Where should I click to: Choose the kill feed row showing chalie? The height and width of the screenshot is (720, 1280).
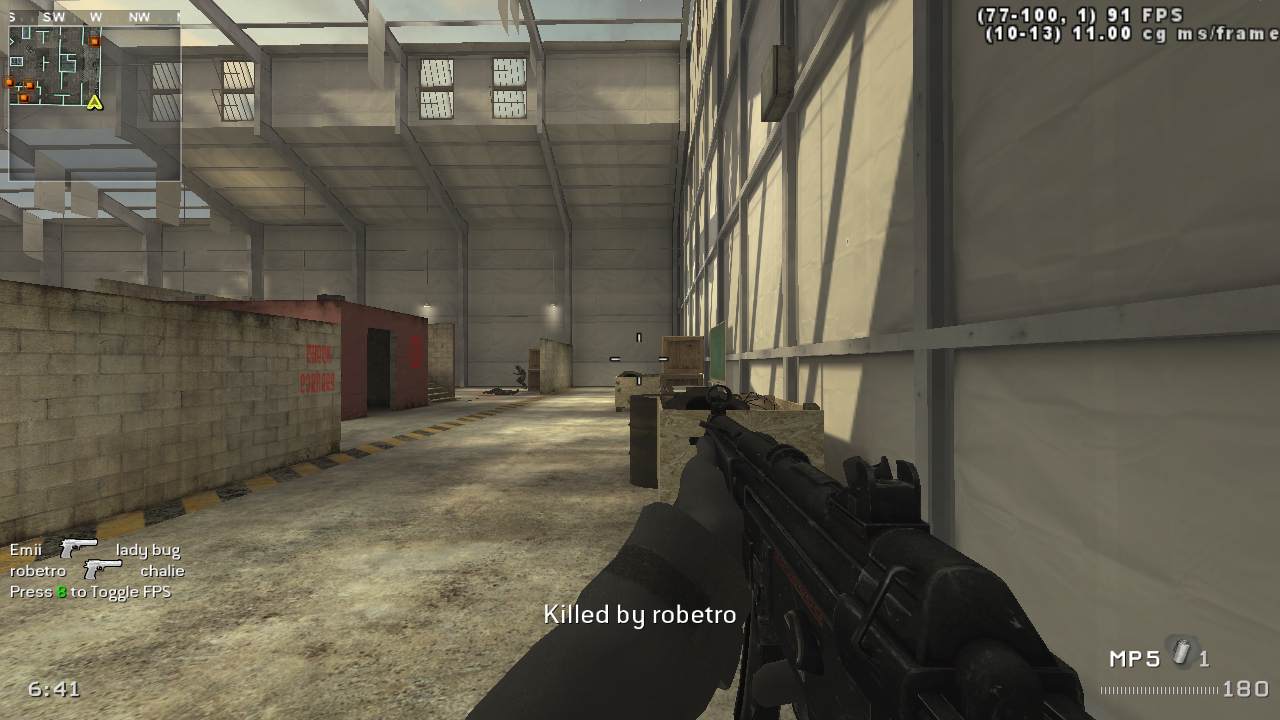[97, 570]
